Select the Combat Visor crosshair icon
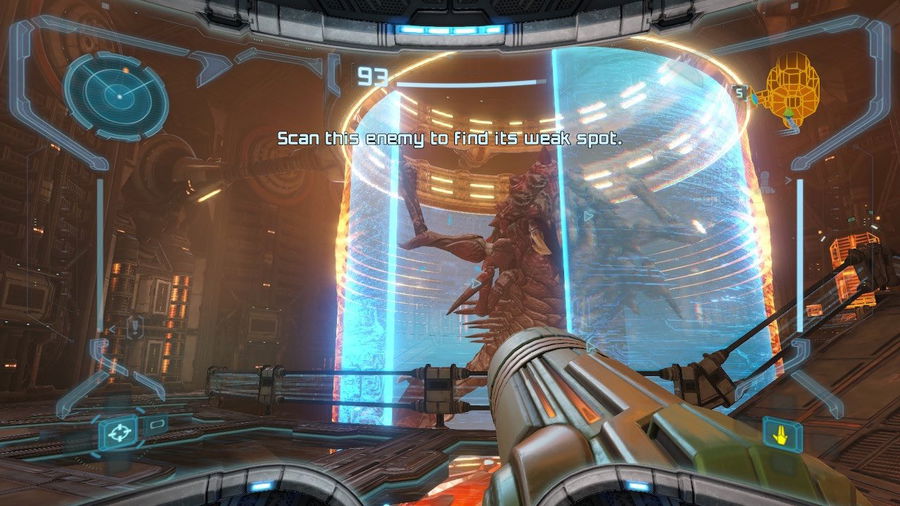Screen dimensions: 900x506 (116, 434)
